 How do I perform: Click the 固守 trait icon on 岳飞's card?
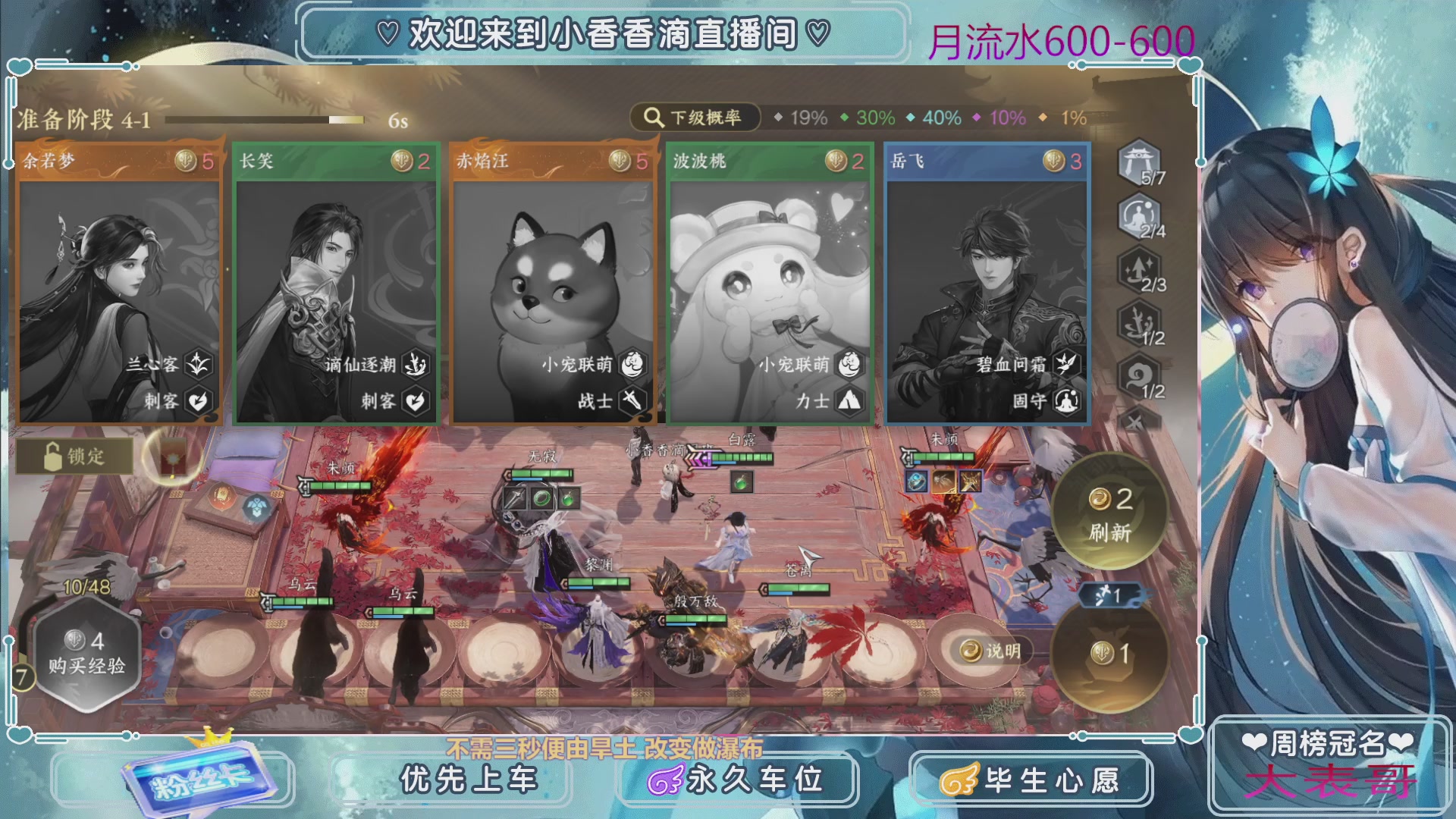pyautogui.click(x=1065, y=403)
